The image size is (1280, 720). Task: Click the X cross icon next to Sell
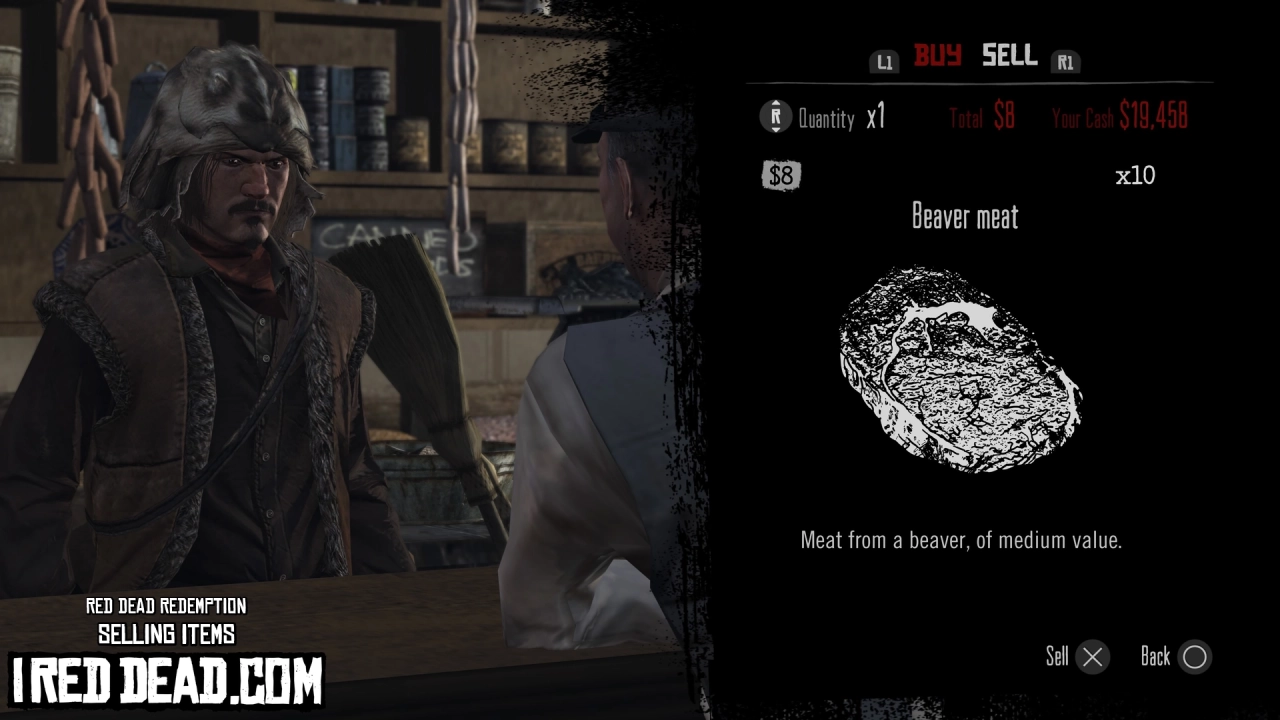1092,657
